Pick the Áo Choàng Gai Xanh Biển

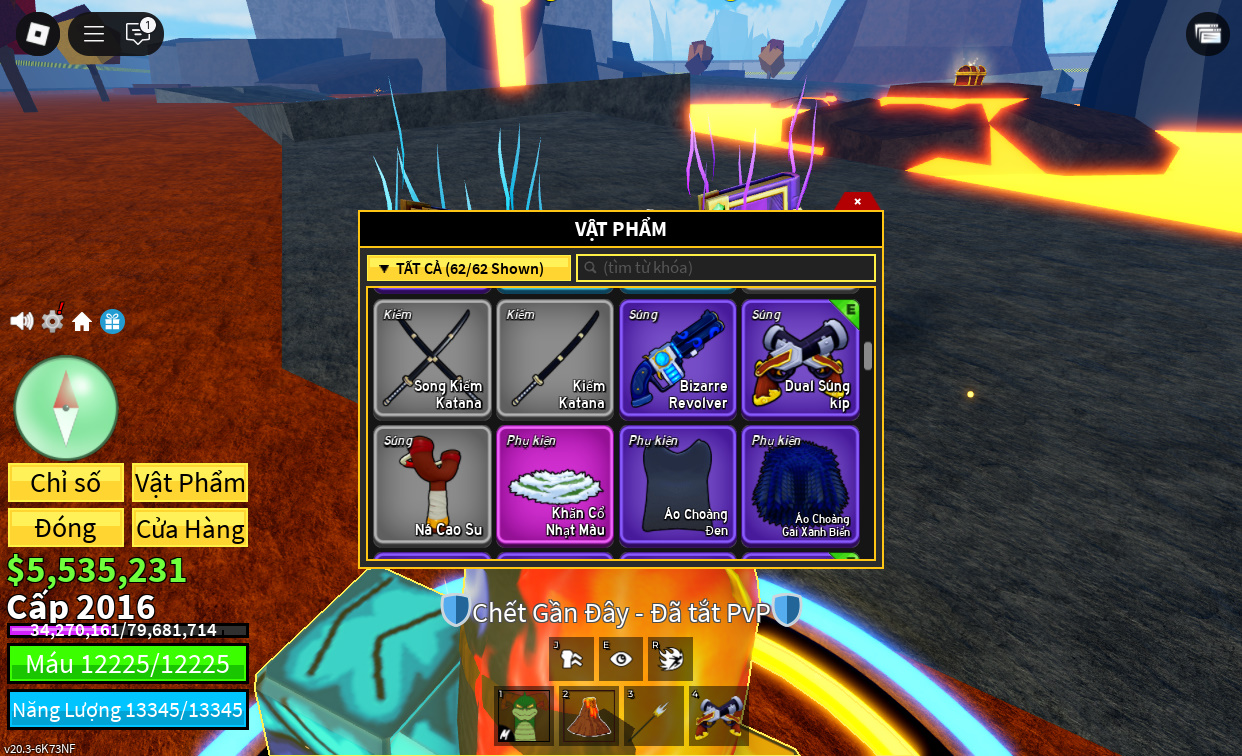coord(800,484)
